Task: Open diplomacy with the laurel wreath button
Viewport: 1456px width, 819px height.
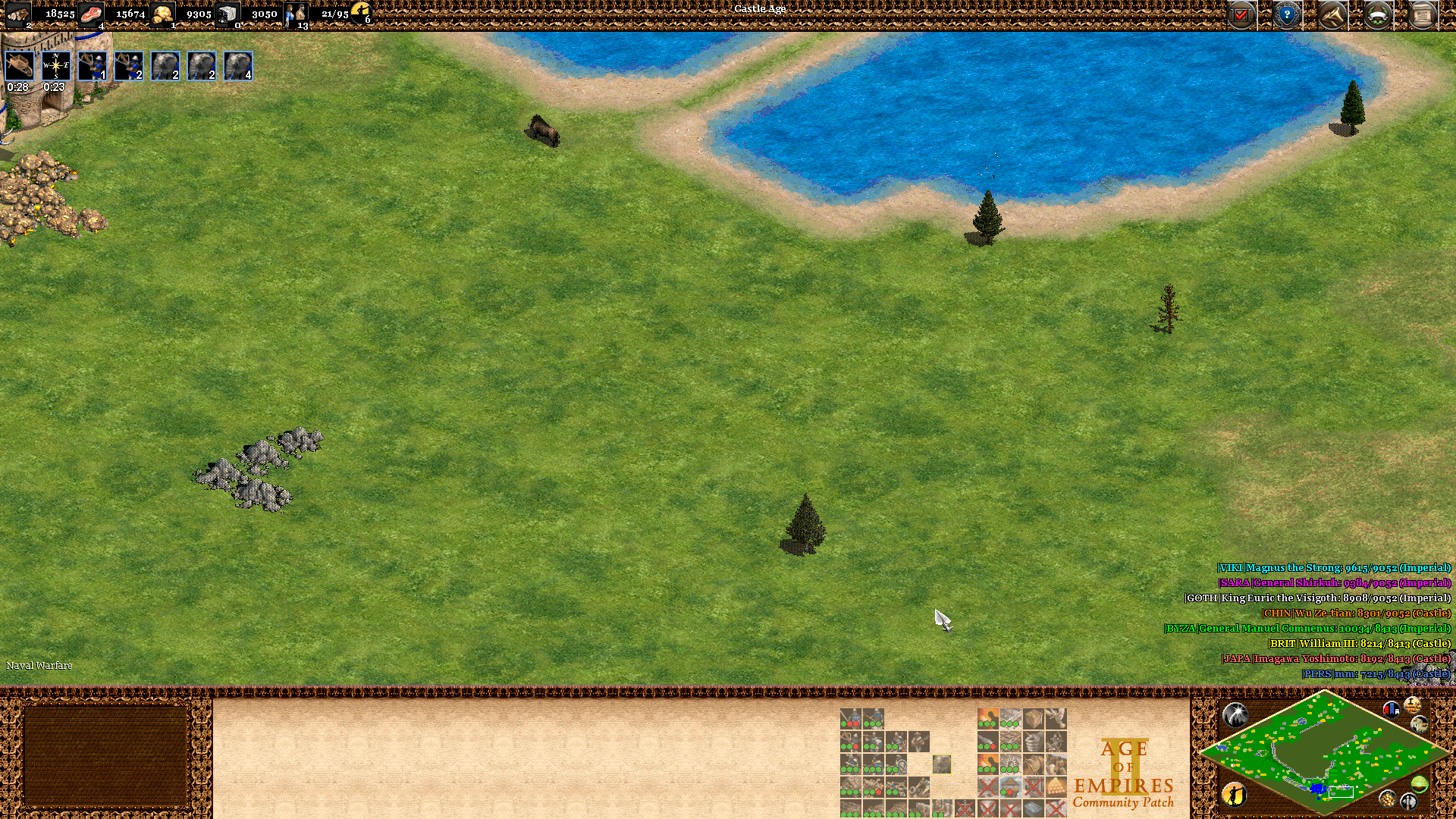Action: pyautogui.click(x=1378, y=14)
